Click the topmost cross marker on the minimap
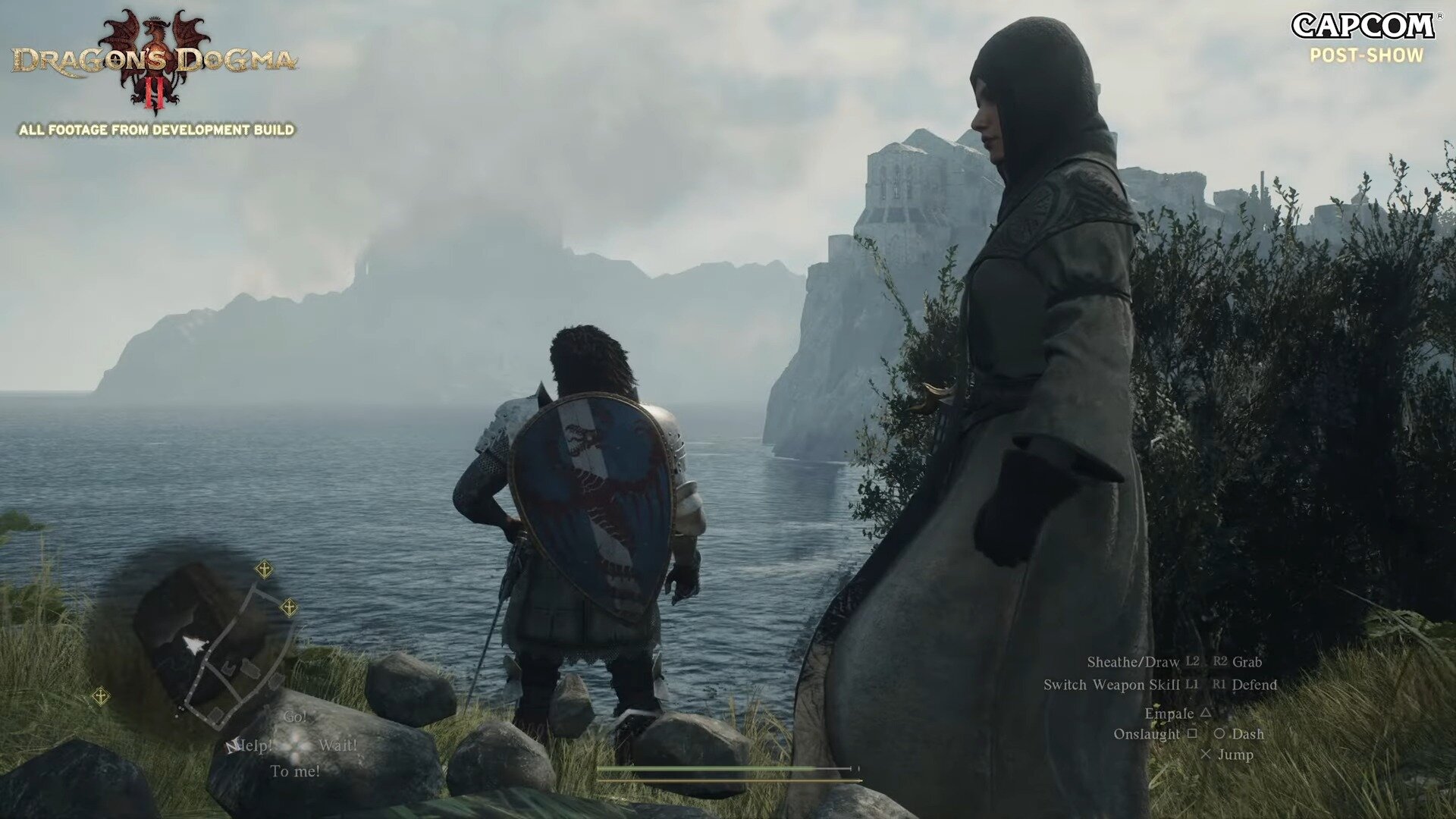This screenshot has width=1456, height=819. pos(265,570)
